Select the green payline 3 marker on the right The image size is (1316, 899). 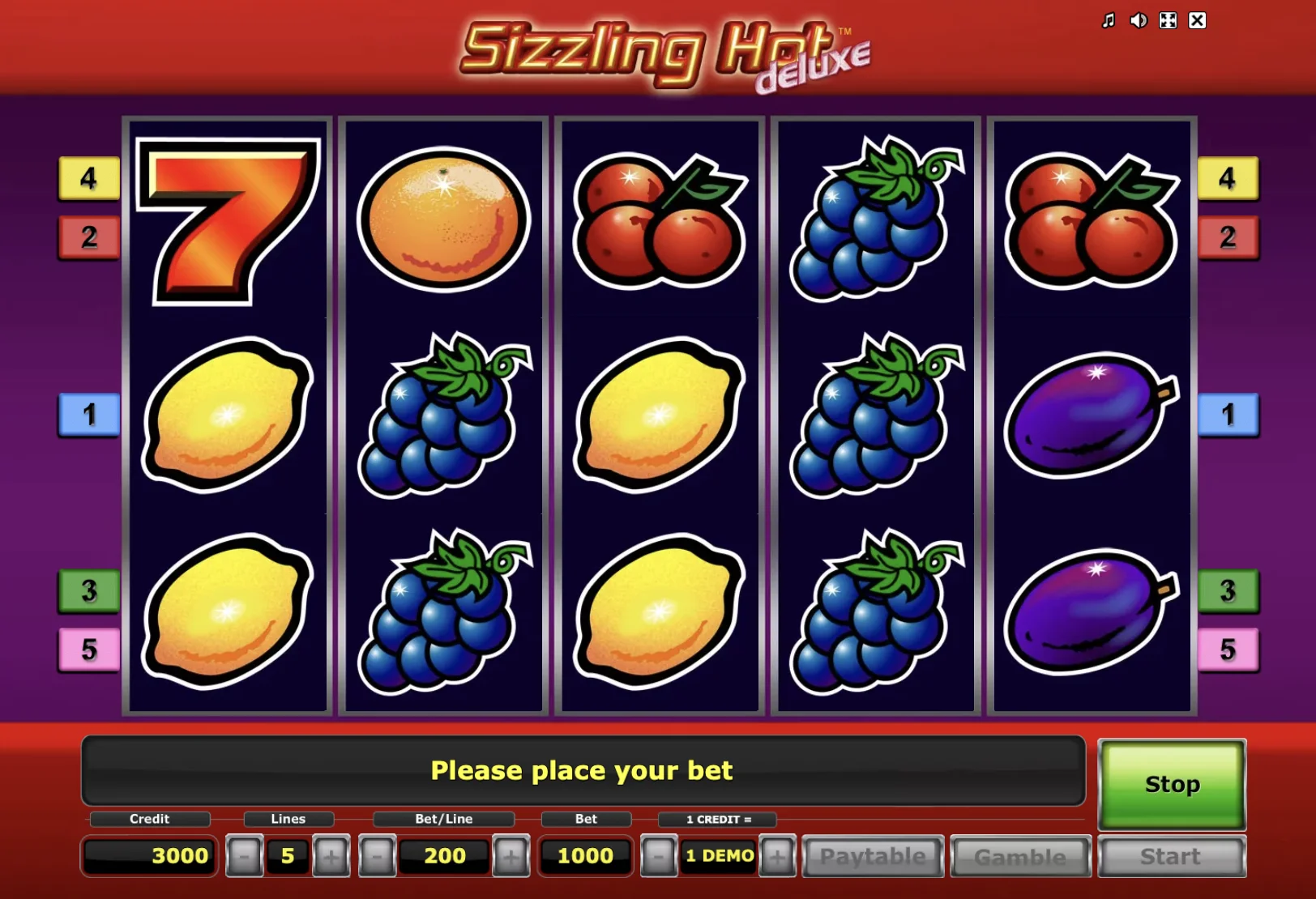point(1228,590)
